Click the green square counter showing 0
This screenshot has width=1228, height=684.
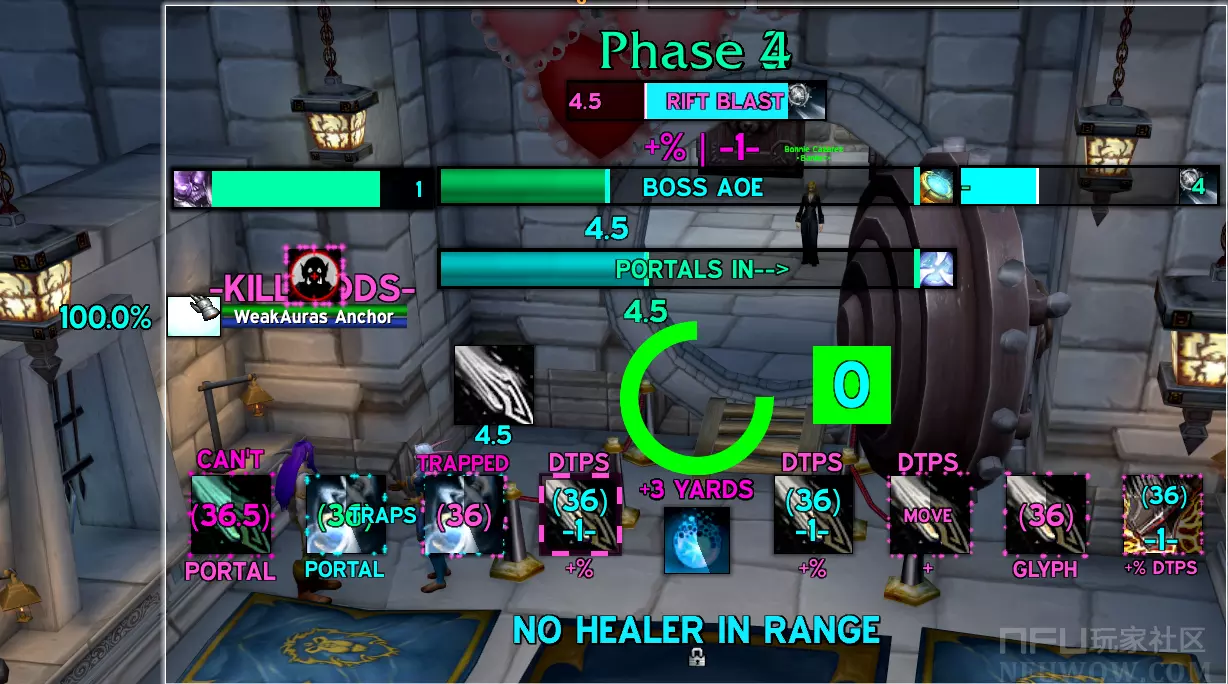coord(851,385)
